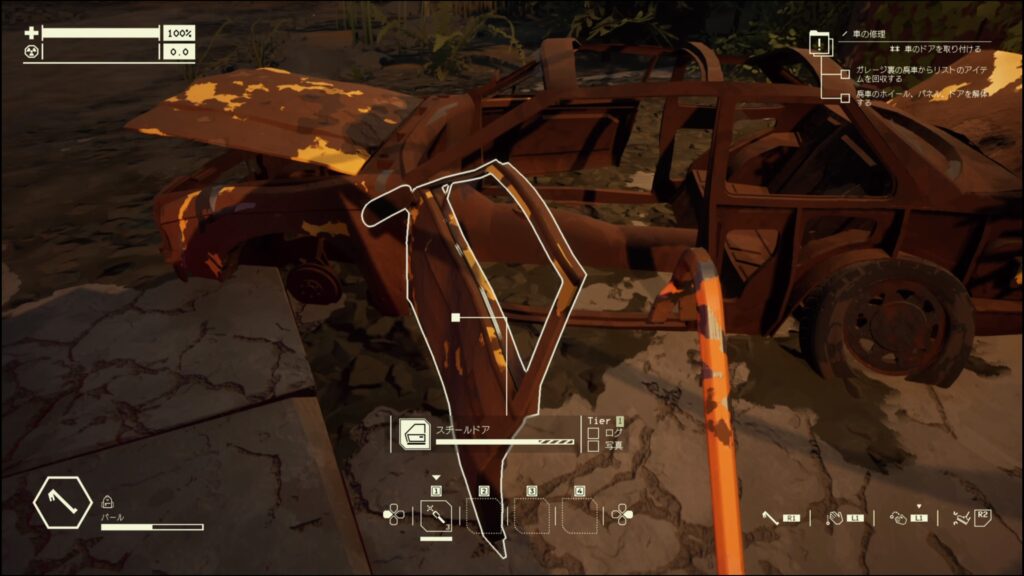This screenshot has height=576, width=1024.
Task: Check the garage wreck item-collection objective box
Action: pos(845,74)
